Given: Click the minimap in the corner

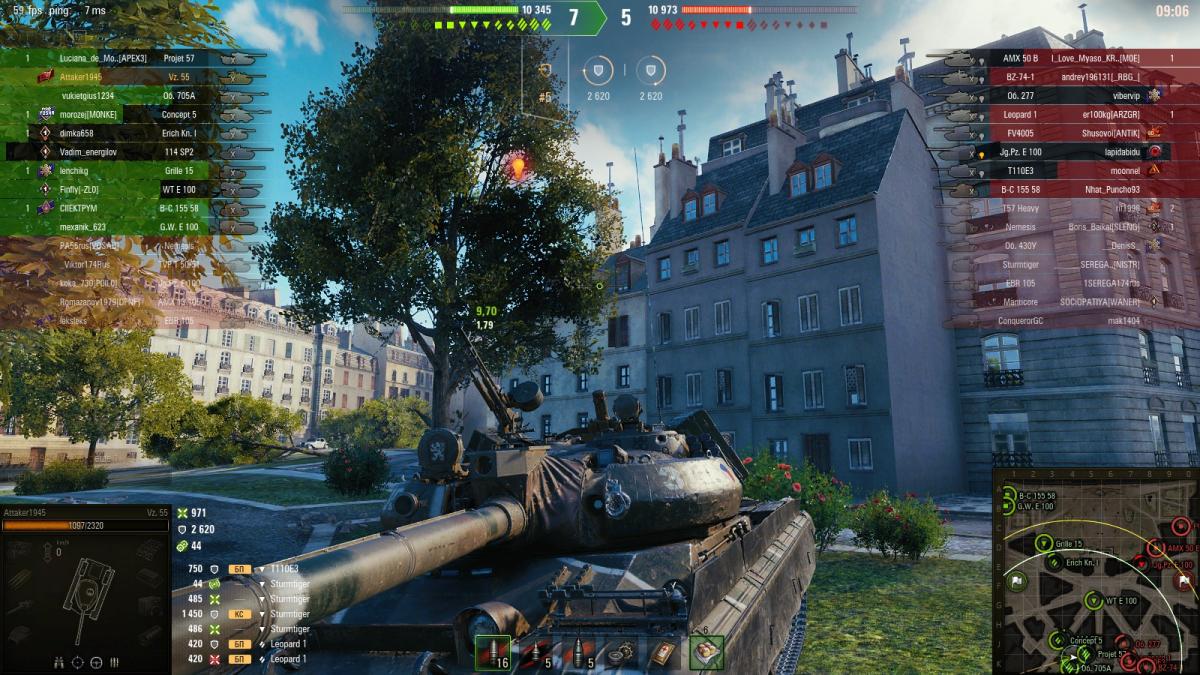Looking at the screenshot, I should tap(1096, 570).
